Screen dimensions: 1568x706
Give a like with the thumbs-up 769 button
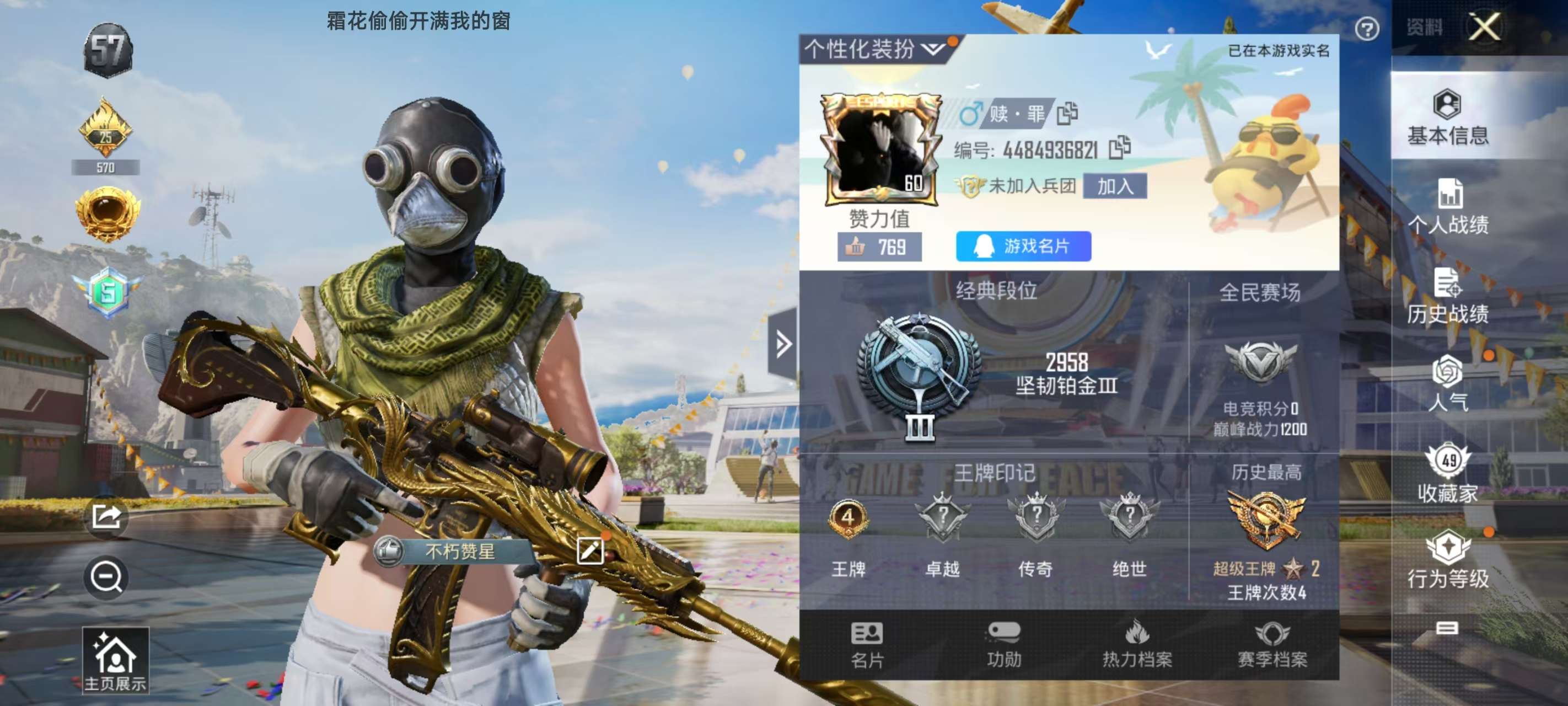[879, 247]
